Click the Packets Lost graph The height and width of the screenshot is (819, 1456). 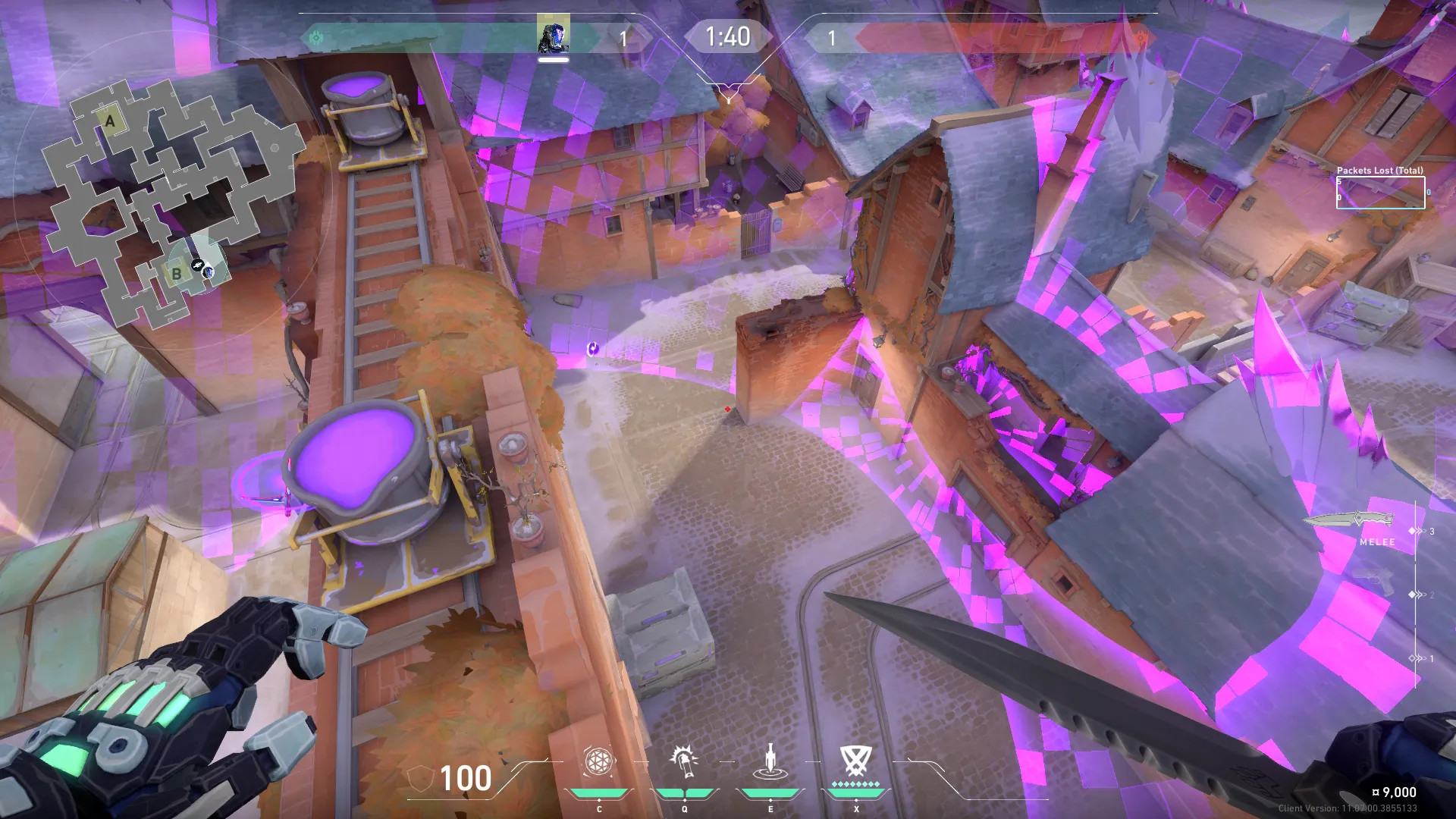click(x=1380, y=193)
